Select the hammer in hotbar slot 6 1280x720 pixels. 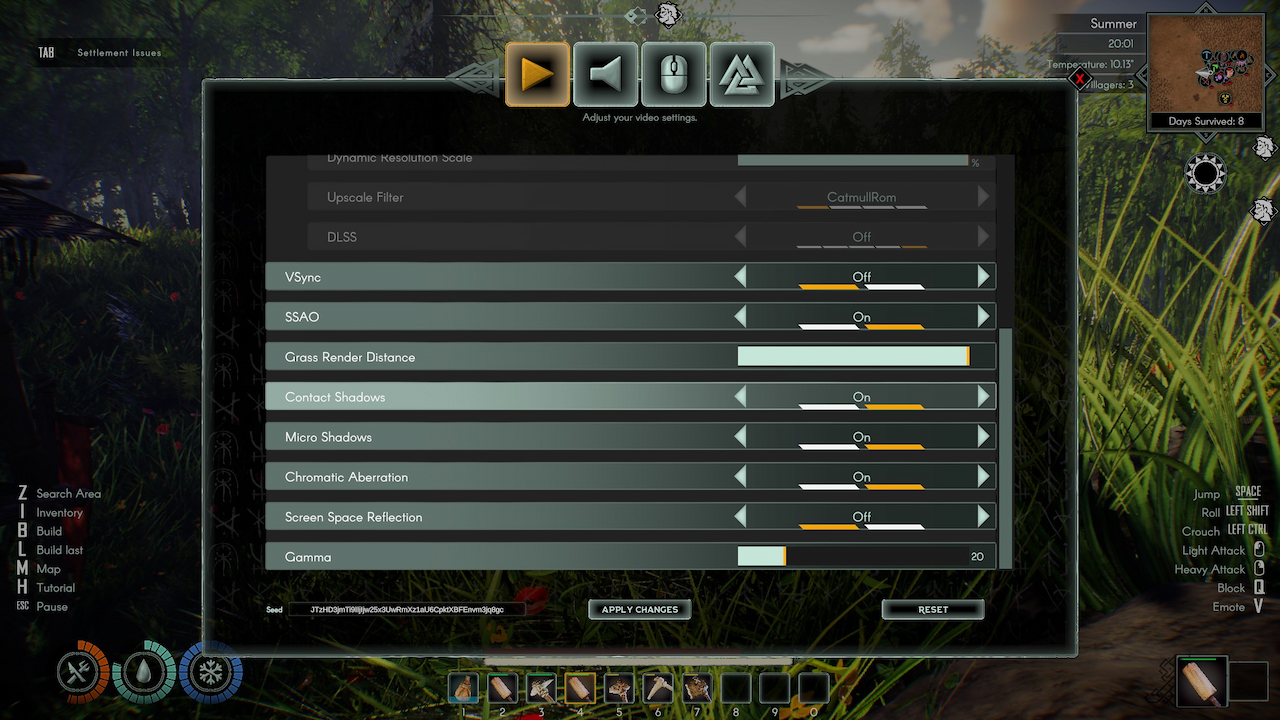pyautogui.click(x=657, y=688)
